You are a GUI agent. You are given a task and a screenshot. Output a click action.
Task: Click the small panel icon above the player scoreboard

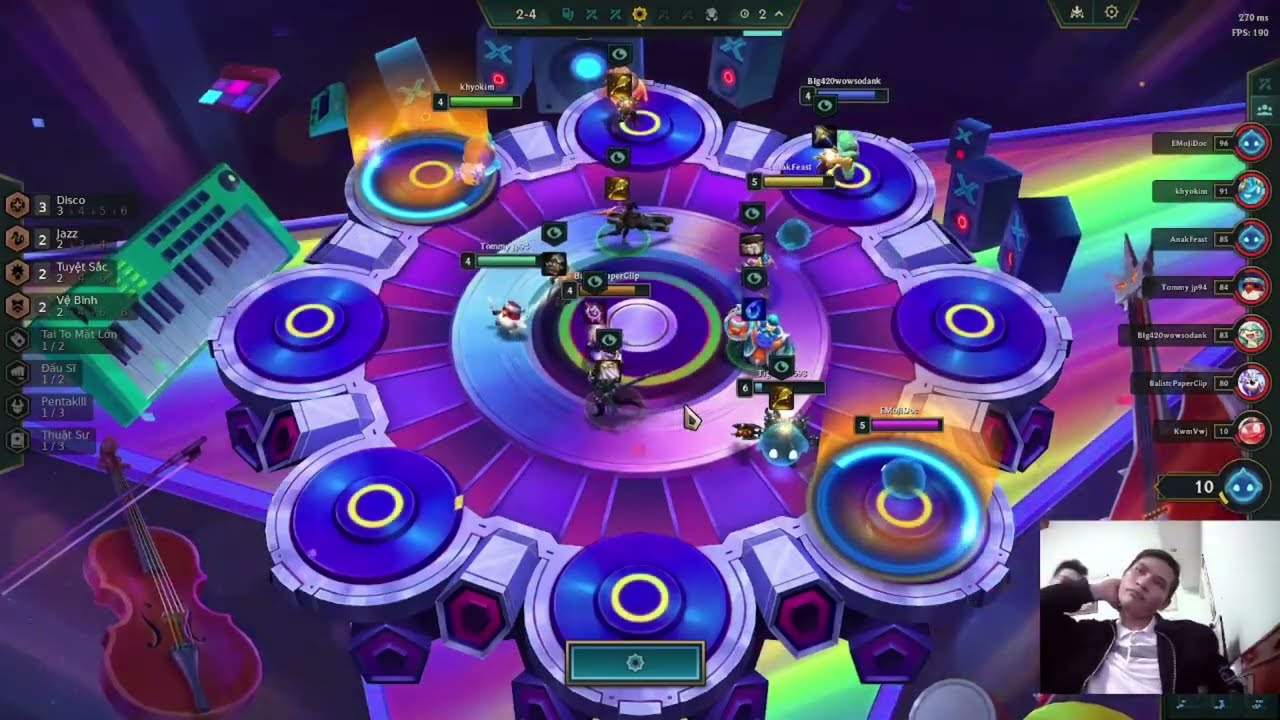[x=1264, y=108]
